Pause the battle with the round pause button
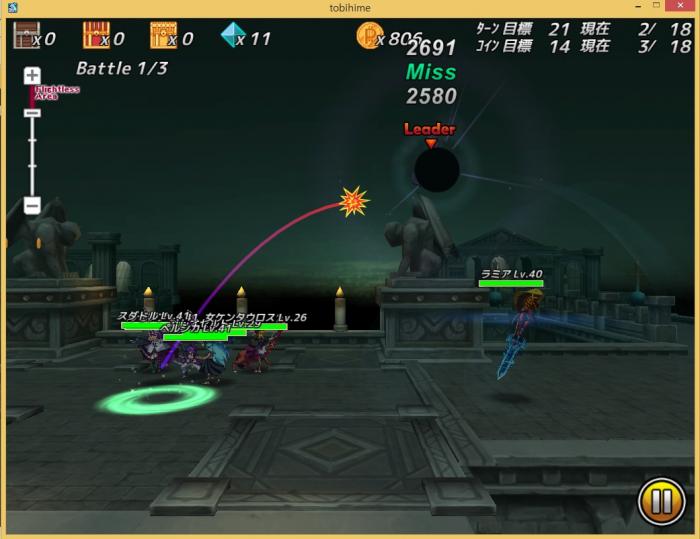The height and width of the screenshot is (539, 700). point(661,502)
